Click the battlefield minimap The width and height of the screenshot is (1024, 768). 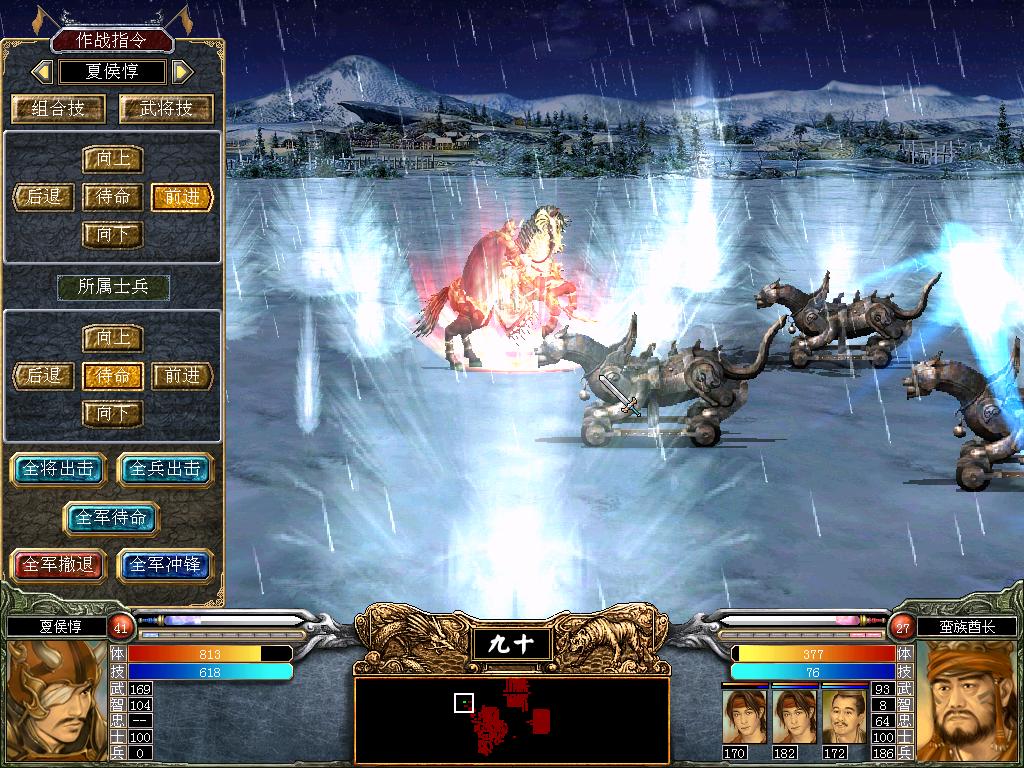tap(511, 716)
